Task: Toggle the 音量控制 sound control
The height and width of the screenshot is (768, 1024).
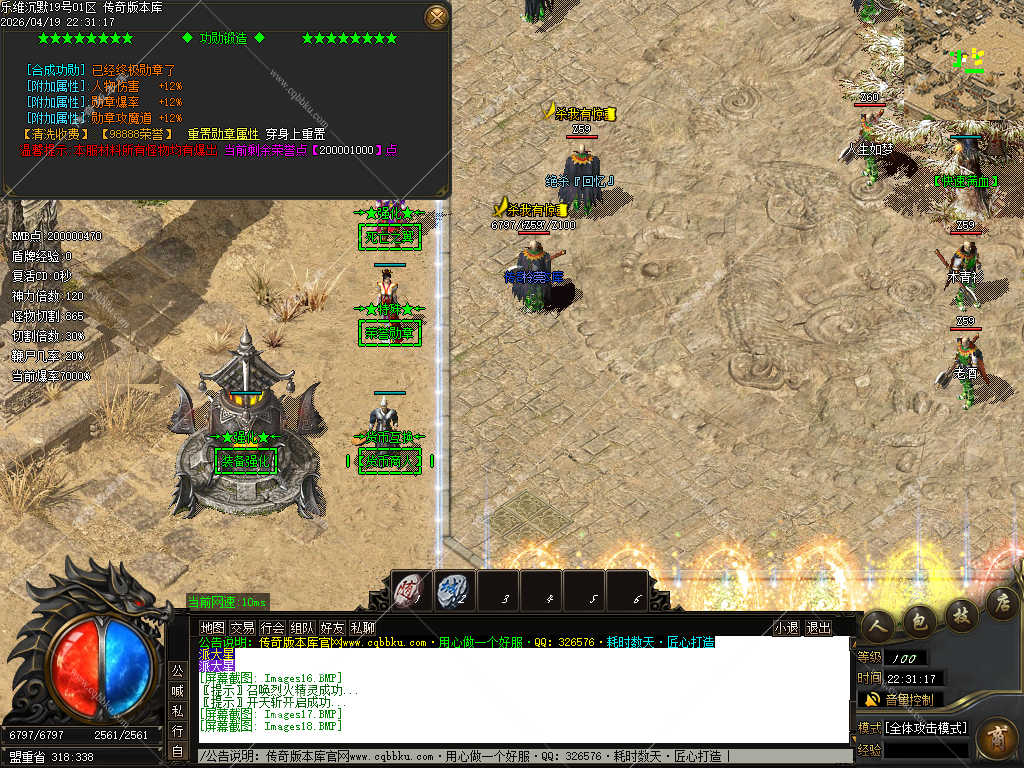Action: 900,699
